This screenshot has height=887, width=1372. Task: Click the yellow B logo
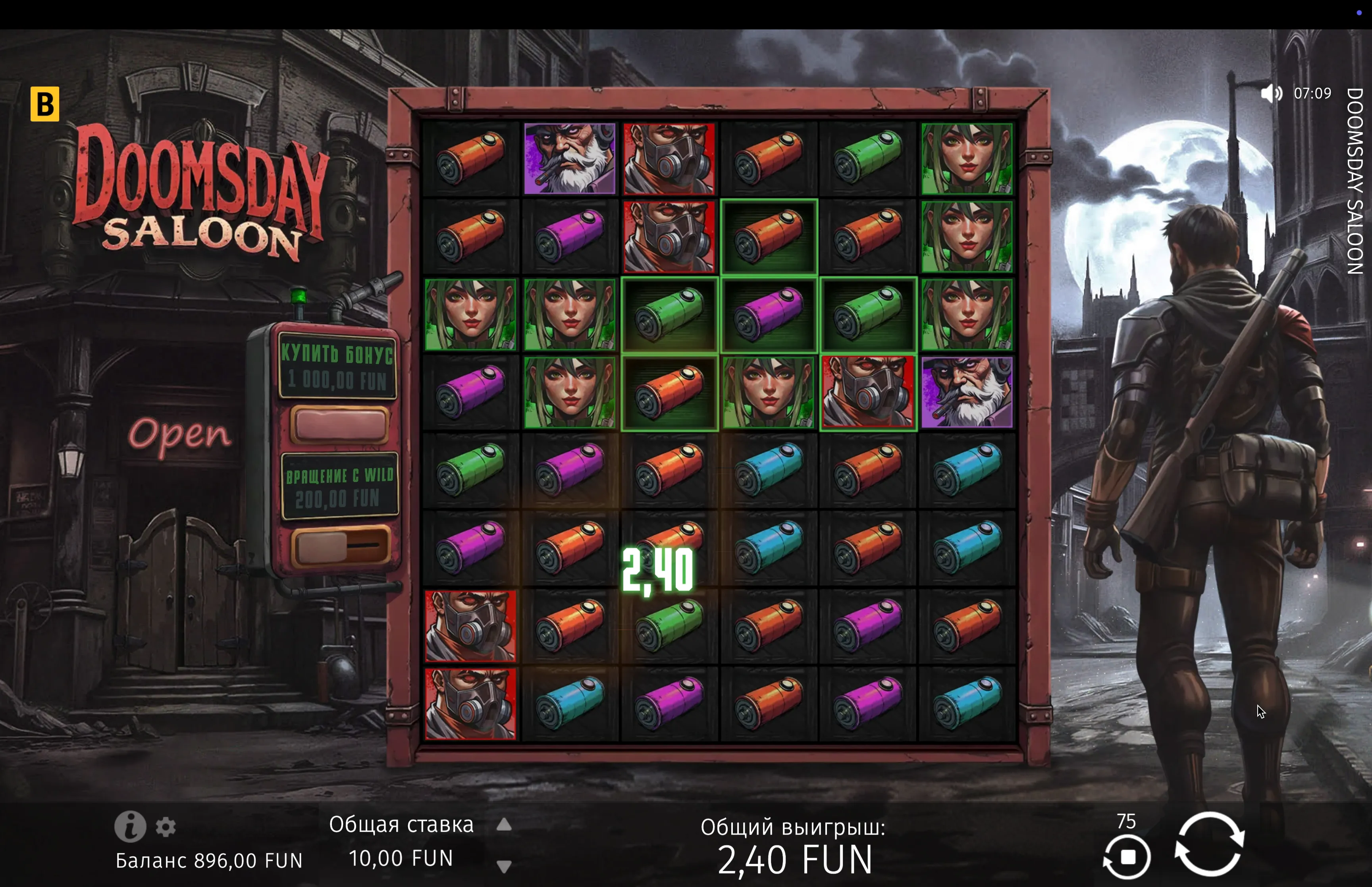click(45, 104)
